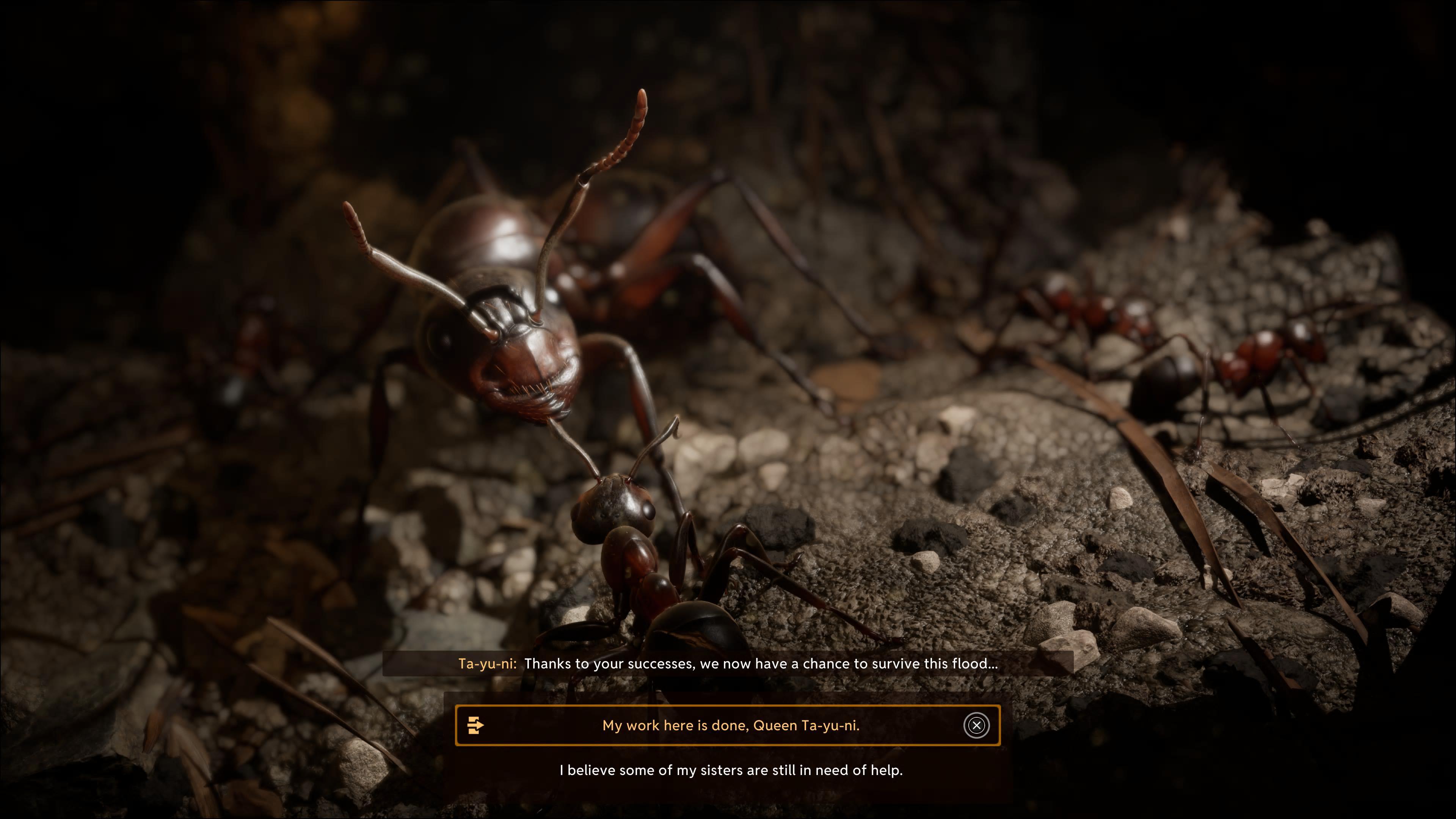
Task: Click the orange fast-forward glyph in the dialogue box
Action: coord(477,725)
